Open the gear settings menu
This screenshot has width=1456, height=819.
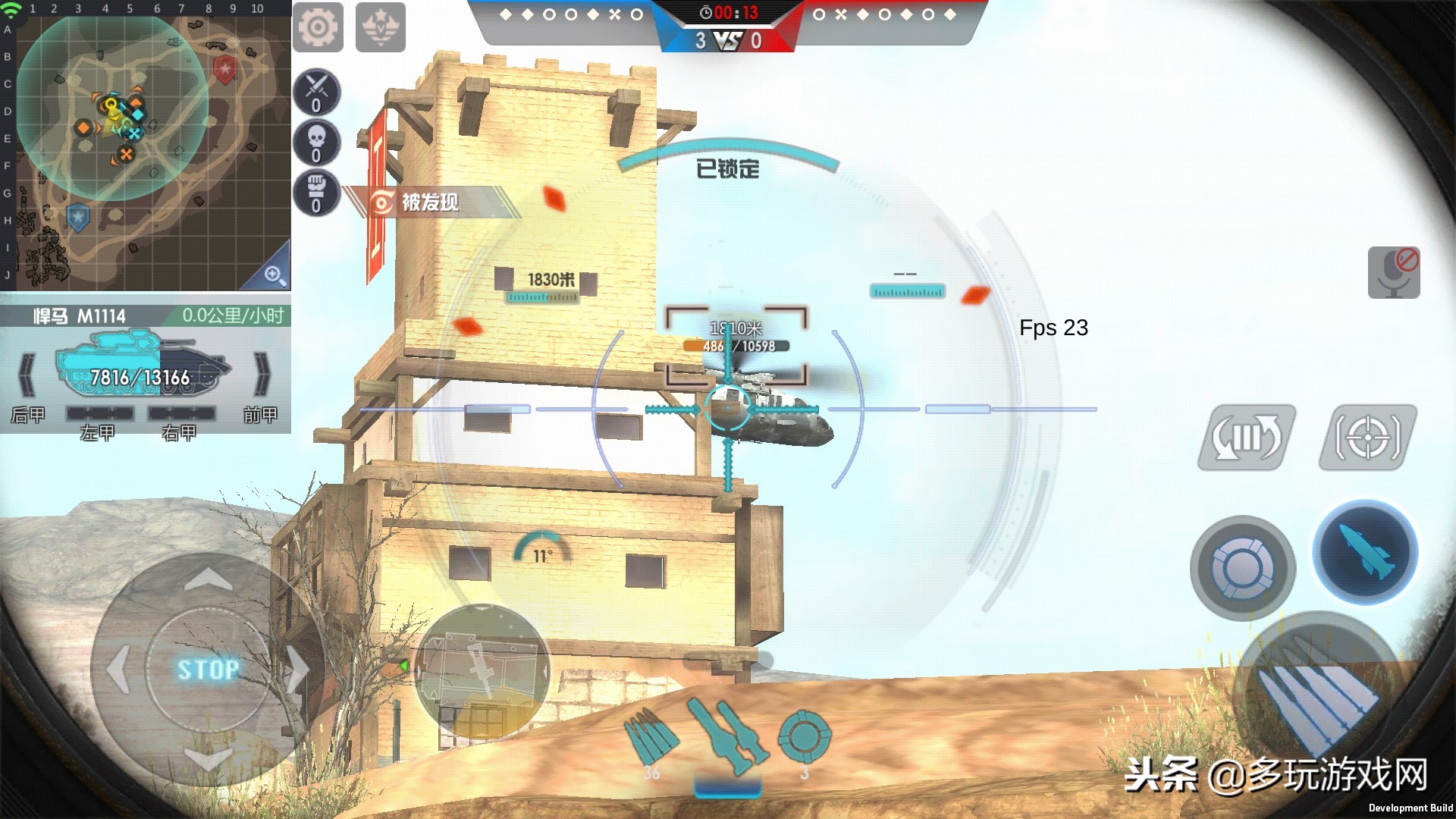tap(318, 27)
